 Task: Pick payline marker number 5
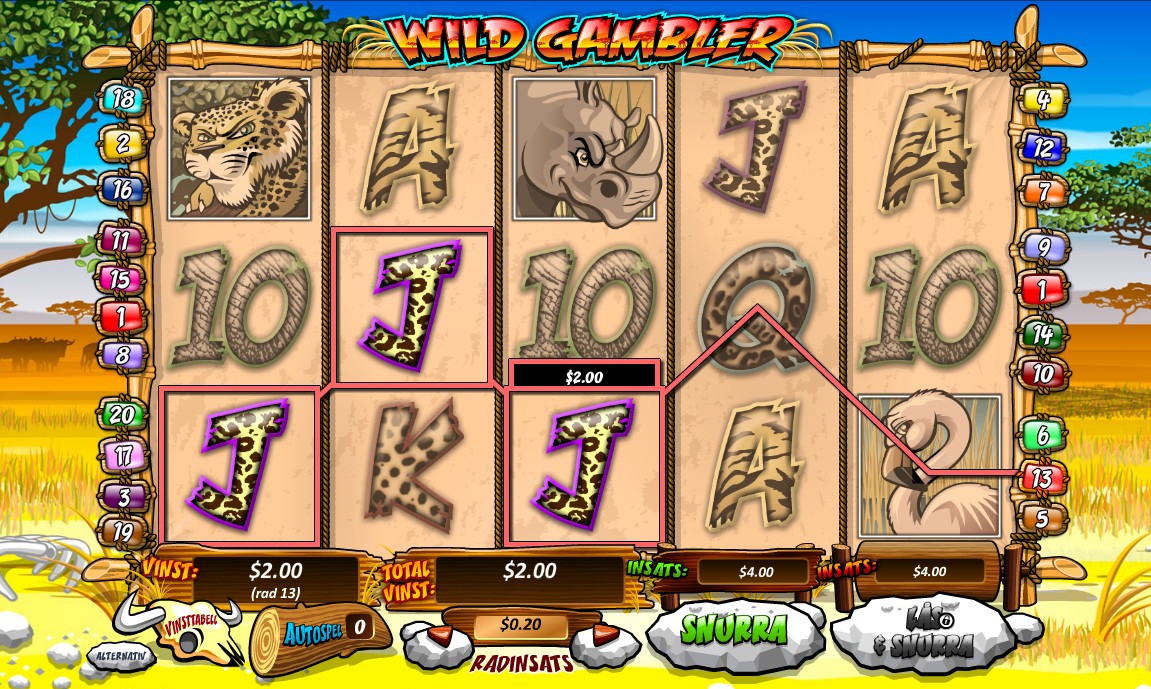click(x=1042, y=519)
